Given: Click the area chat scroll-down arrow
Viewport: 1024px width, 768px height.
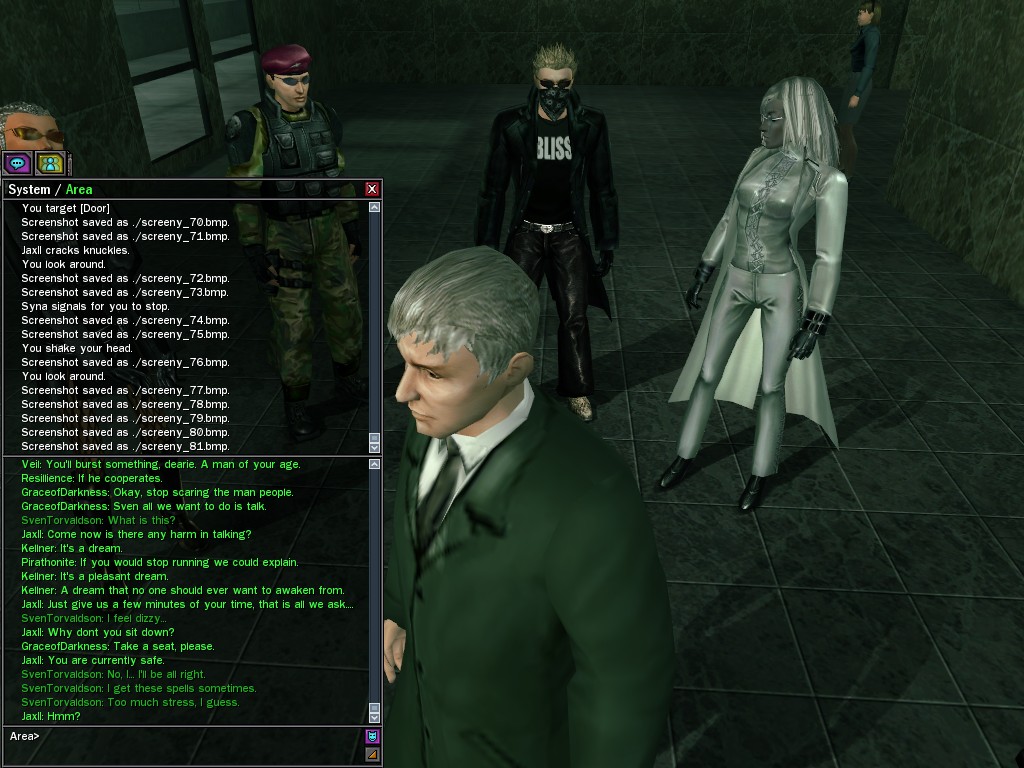Looking at the screenshot, I should point(375,717).
